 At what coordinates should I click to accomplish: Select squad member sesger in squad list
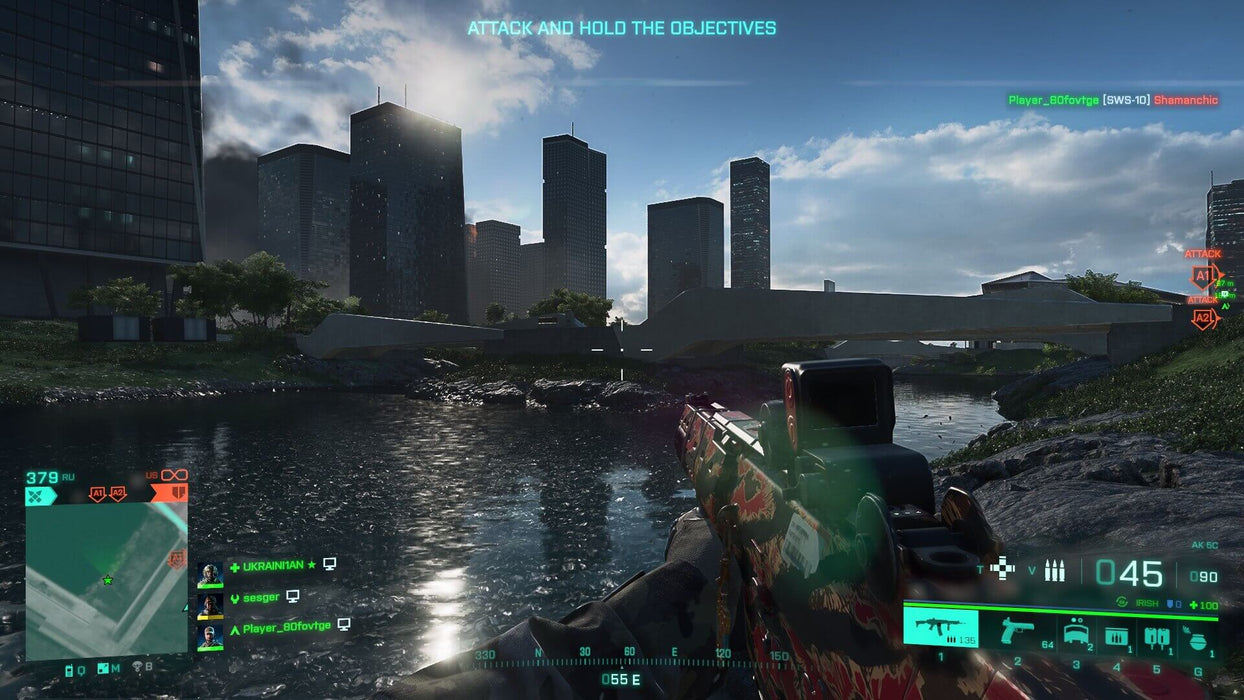click(262, 596)
